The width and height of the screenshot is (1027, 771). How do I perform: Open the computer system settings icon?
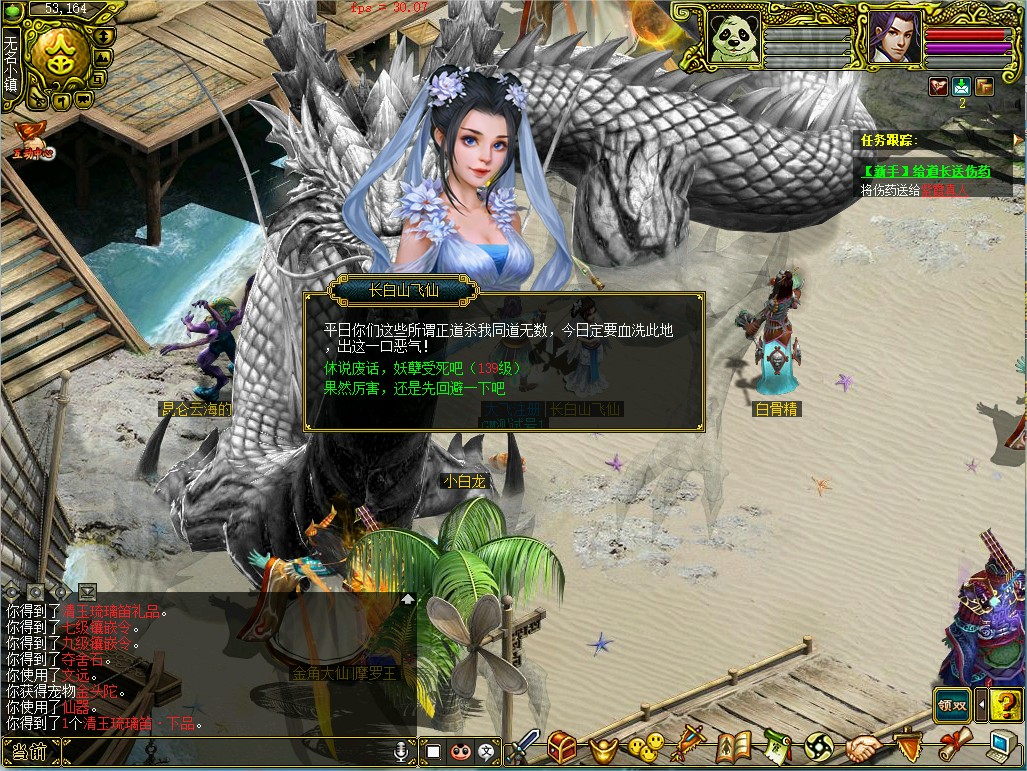click(x=1000, y=746)
